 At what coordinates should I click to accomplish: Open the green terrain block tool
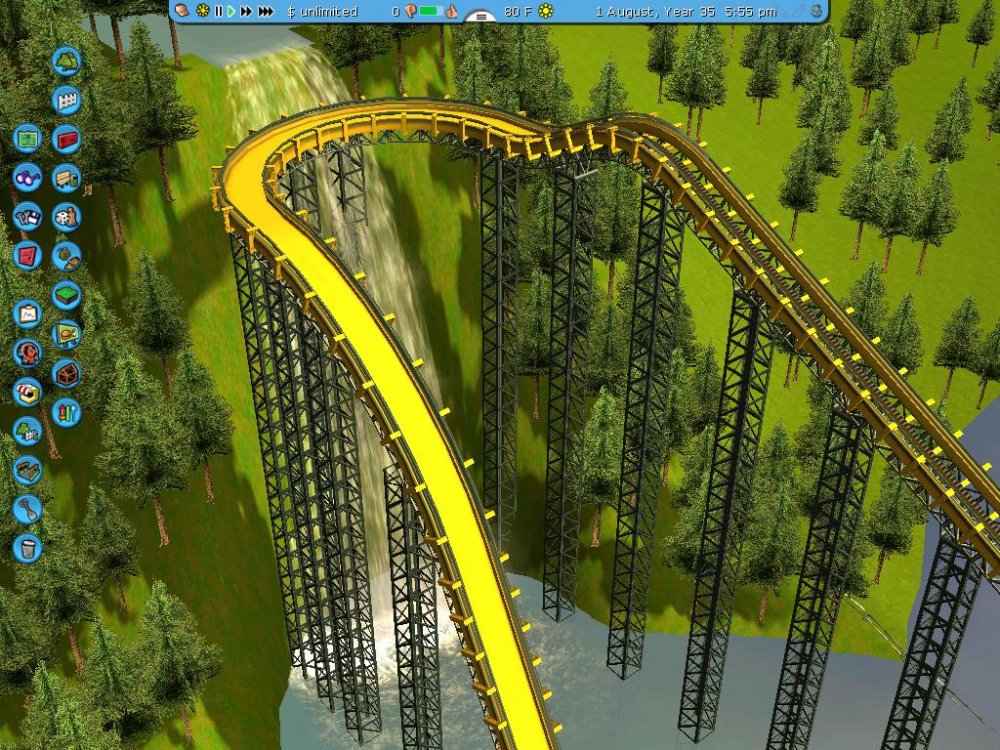coord(66,294)
